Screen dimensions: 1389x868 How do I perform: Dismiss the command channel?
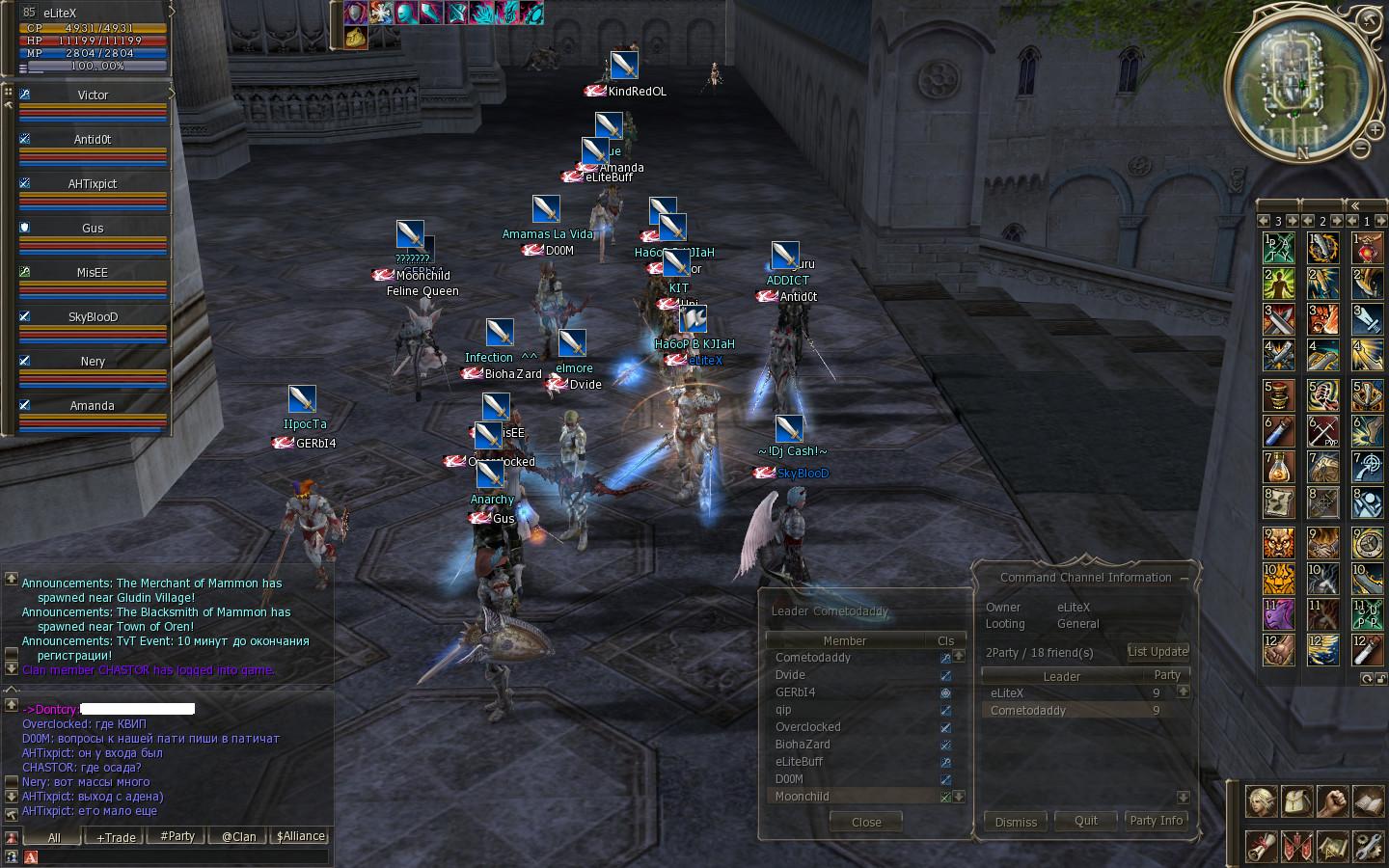tap(1016, 822)
